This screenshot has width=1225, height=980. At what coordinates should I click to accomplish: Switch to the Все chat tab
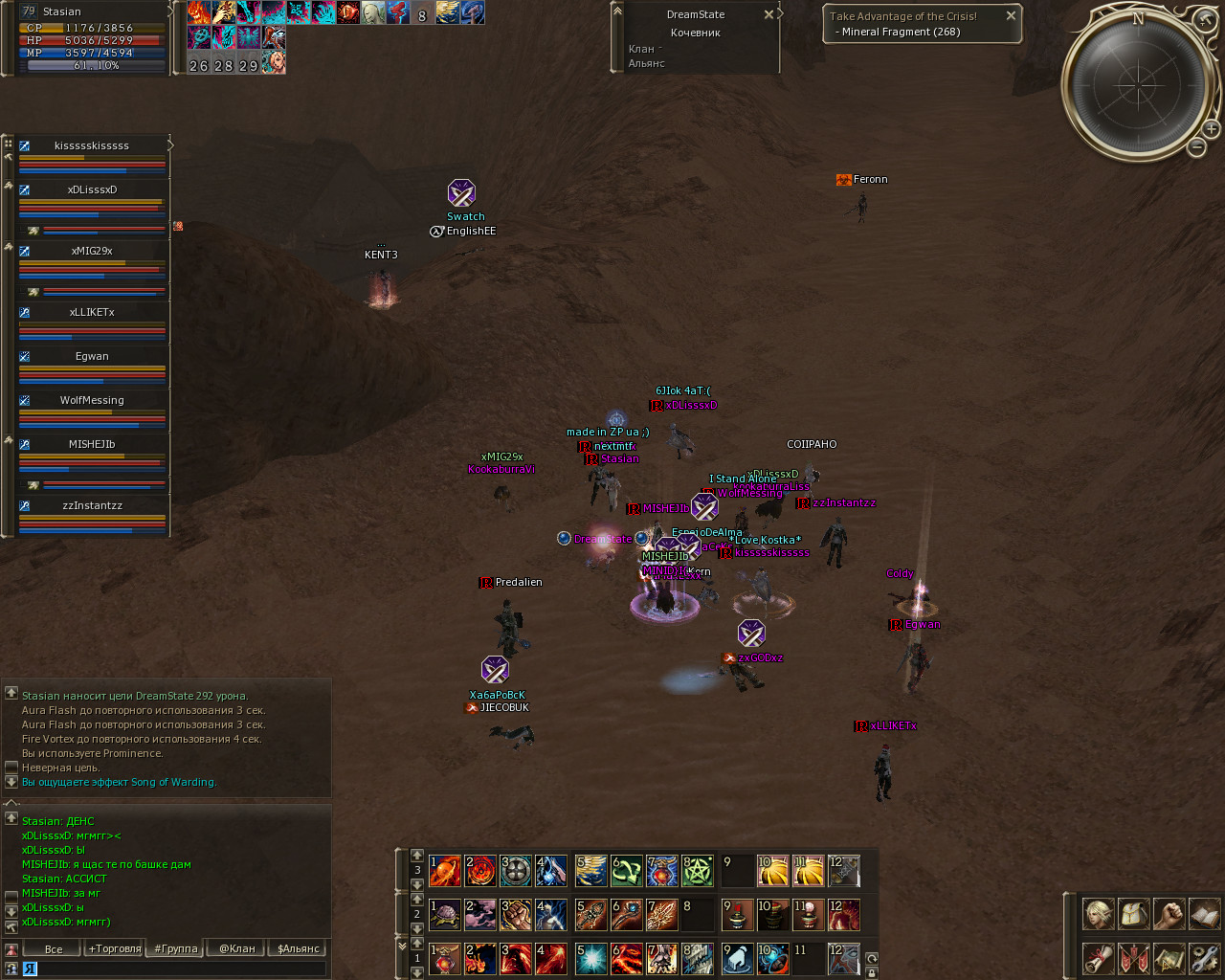[x=54, y=948]
